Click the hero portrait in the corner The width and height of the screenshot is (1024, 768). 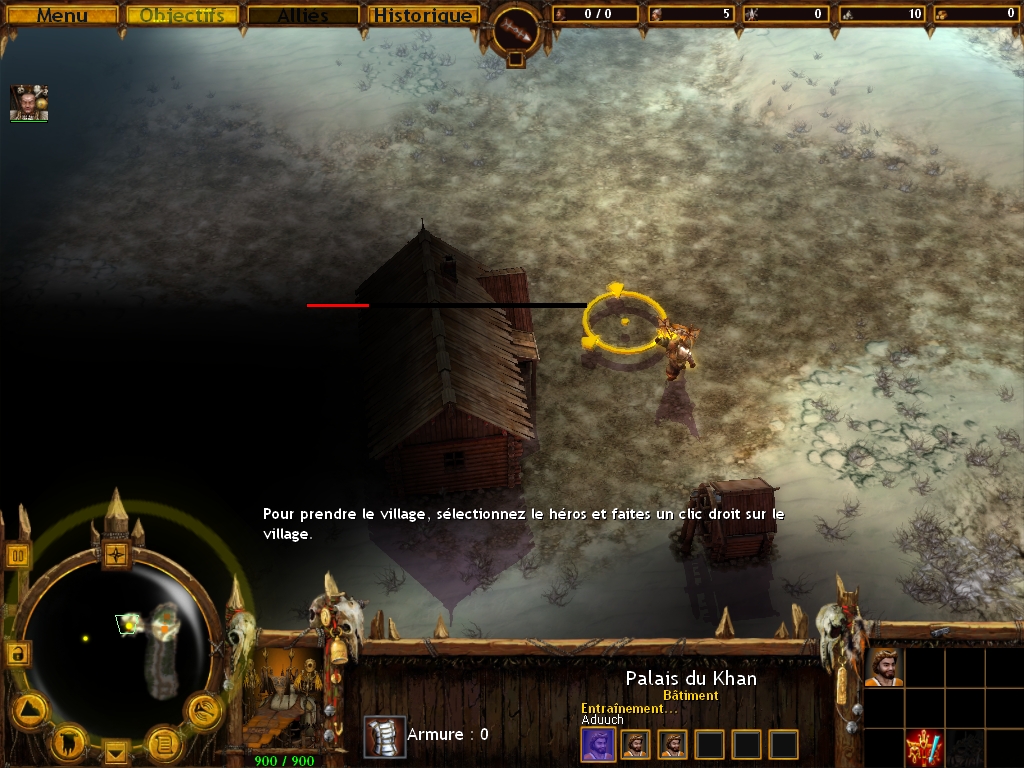pos(29,103)
